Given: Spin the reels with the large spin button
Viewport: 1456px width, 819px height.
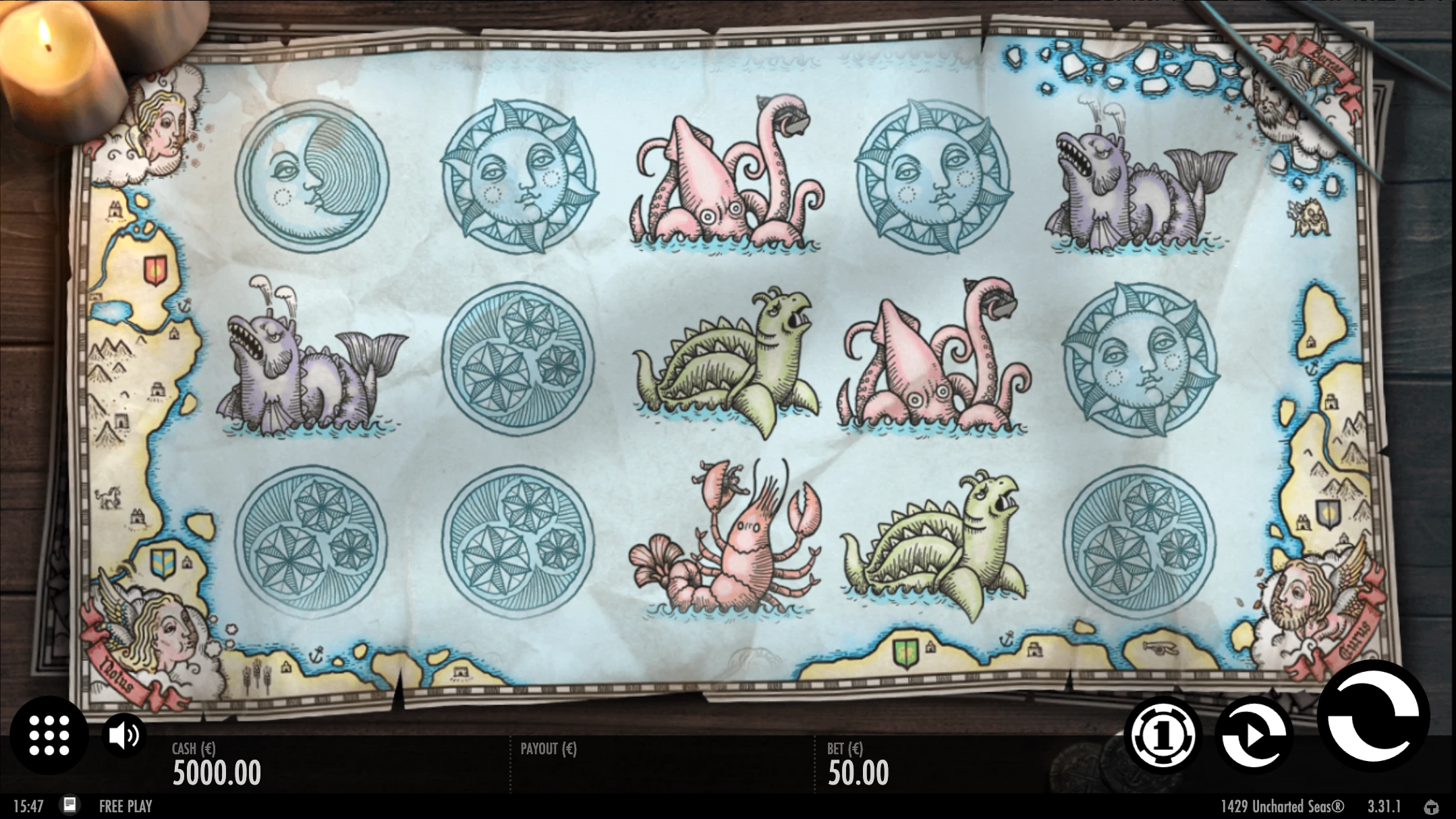Looking at the screenshot, I should (1373, 716).
